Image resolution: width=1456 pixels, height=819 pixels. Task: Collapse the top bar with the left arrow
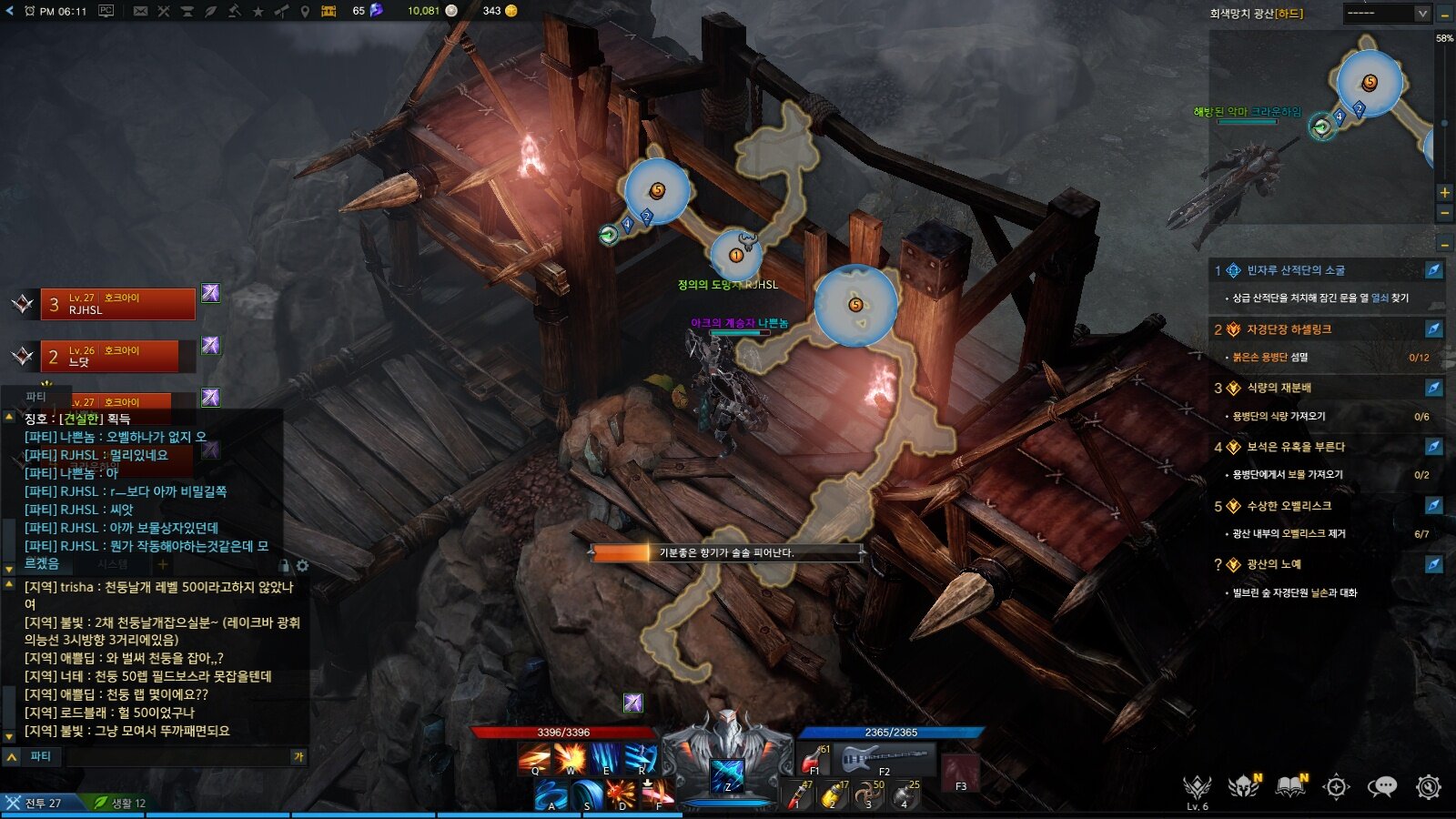(9, 11)
